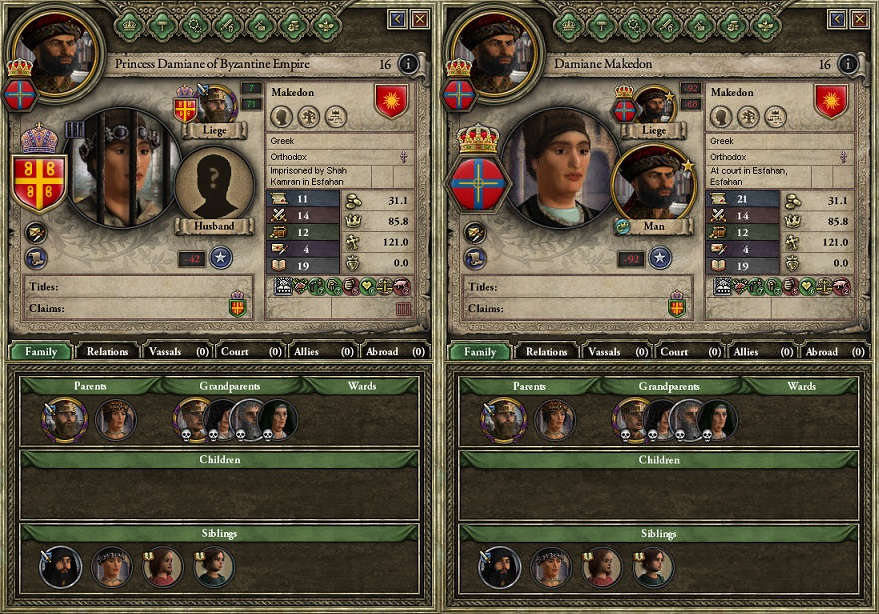Close the Damiane Makedon character panel
Image resolution: width=879 pixels, height=614 pixels.
(860, 19)
